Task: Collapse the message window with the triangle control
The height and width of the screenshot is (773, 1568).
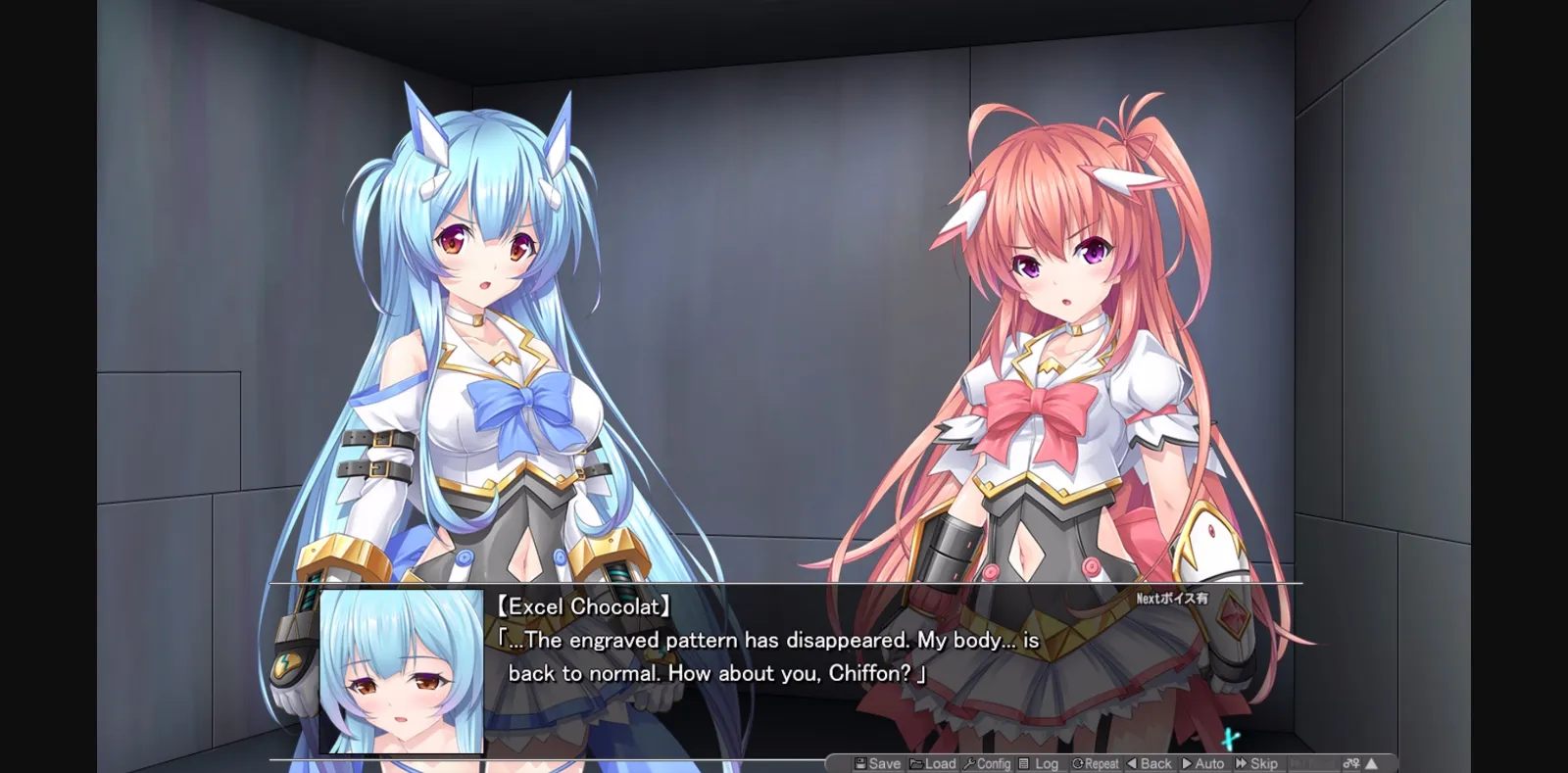Action: [x=1372, y=764]
